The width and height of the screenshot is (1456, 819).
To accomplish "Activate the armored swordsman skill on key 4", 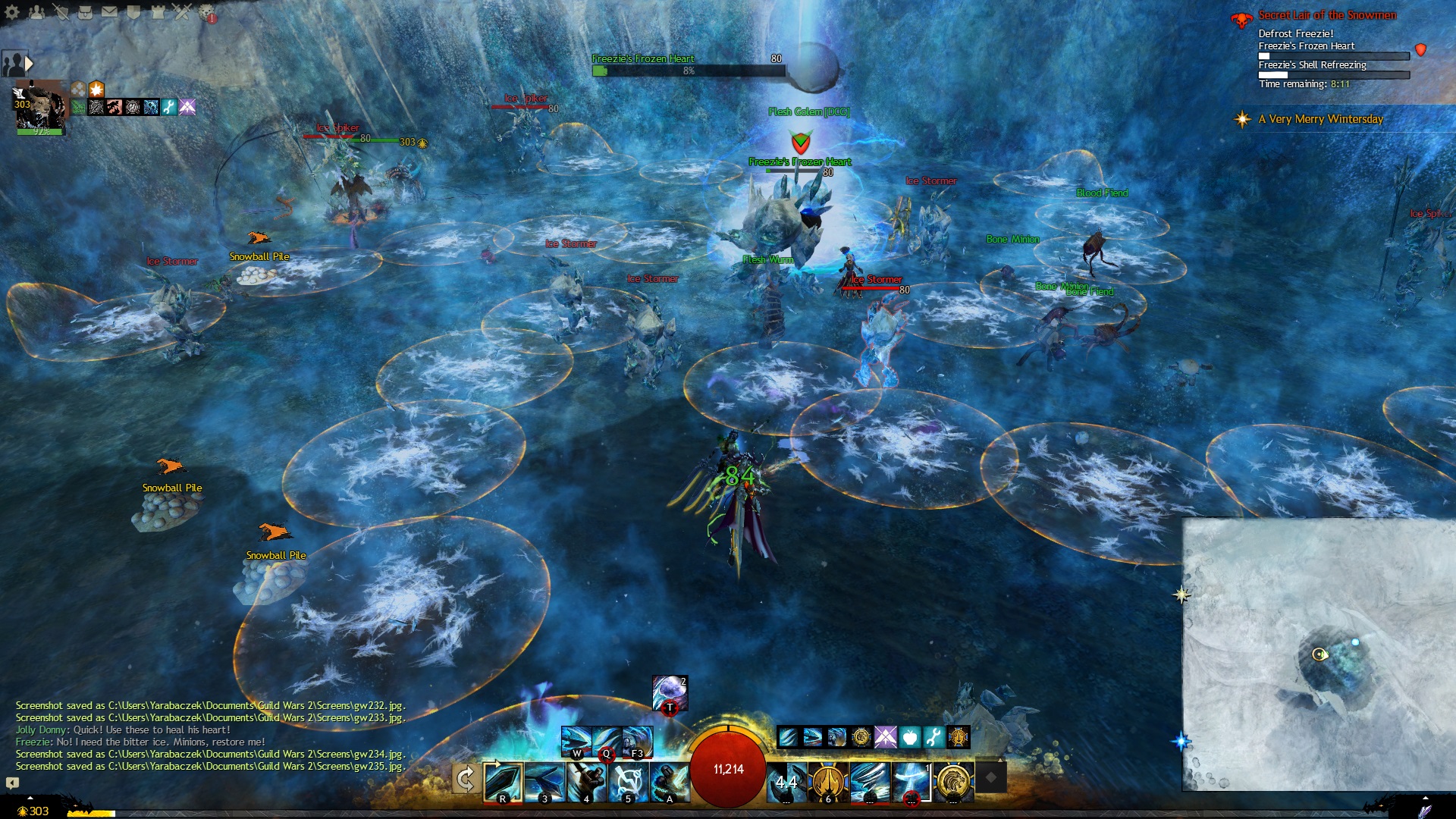I will (586, 782).
